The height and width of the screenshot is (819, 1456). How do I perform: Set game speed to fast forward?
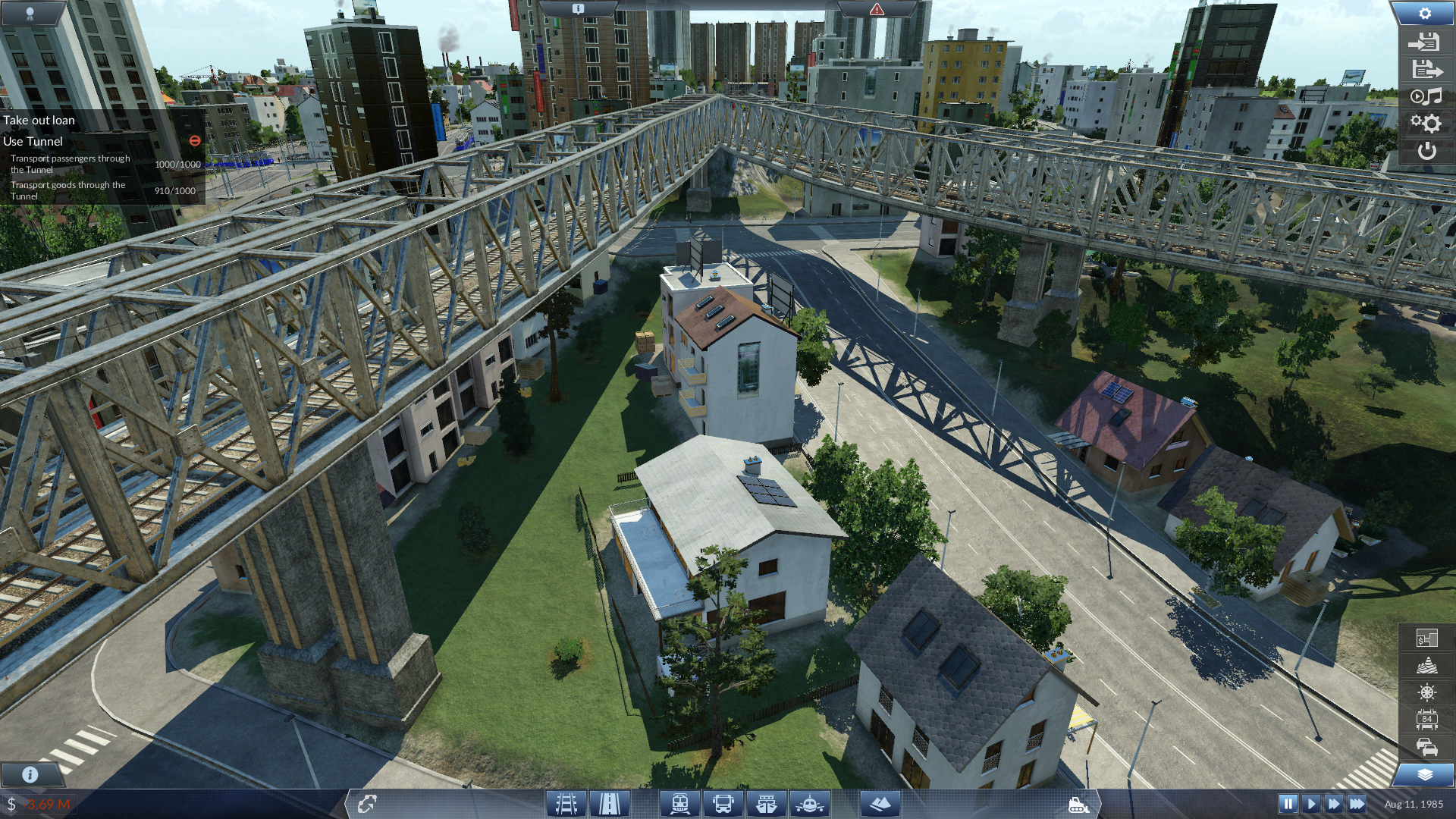pyautogui.click(x=1334, y=804)
